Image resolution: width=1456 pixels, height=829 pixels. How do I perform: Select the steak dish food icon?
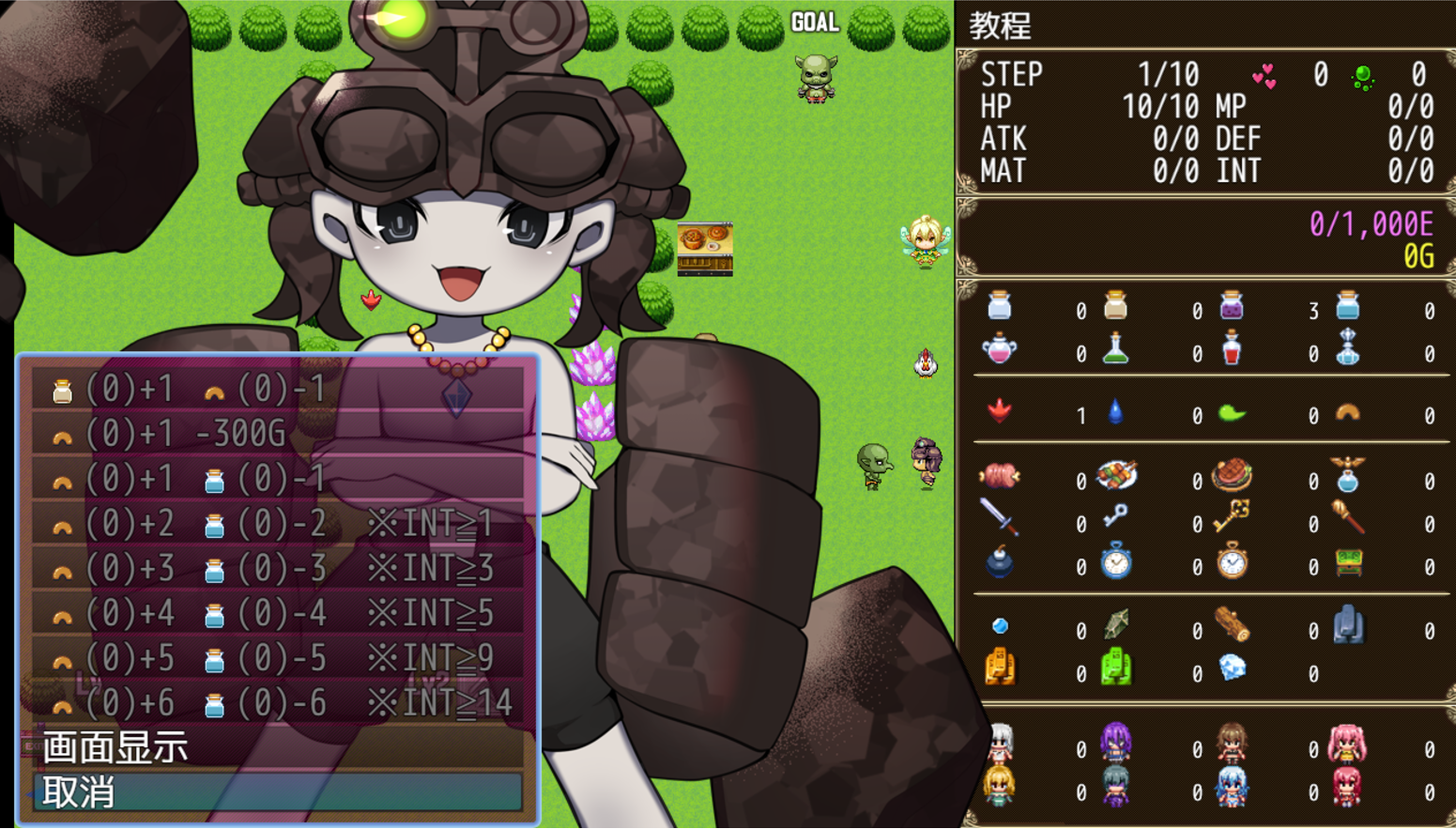[1232, 476]
